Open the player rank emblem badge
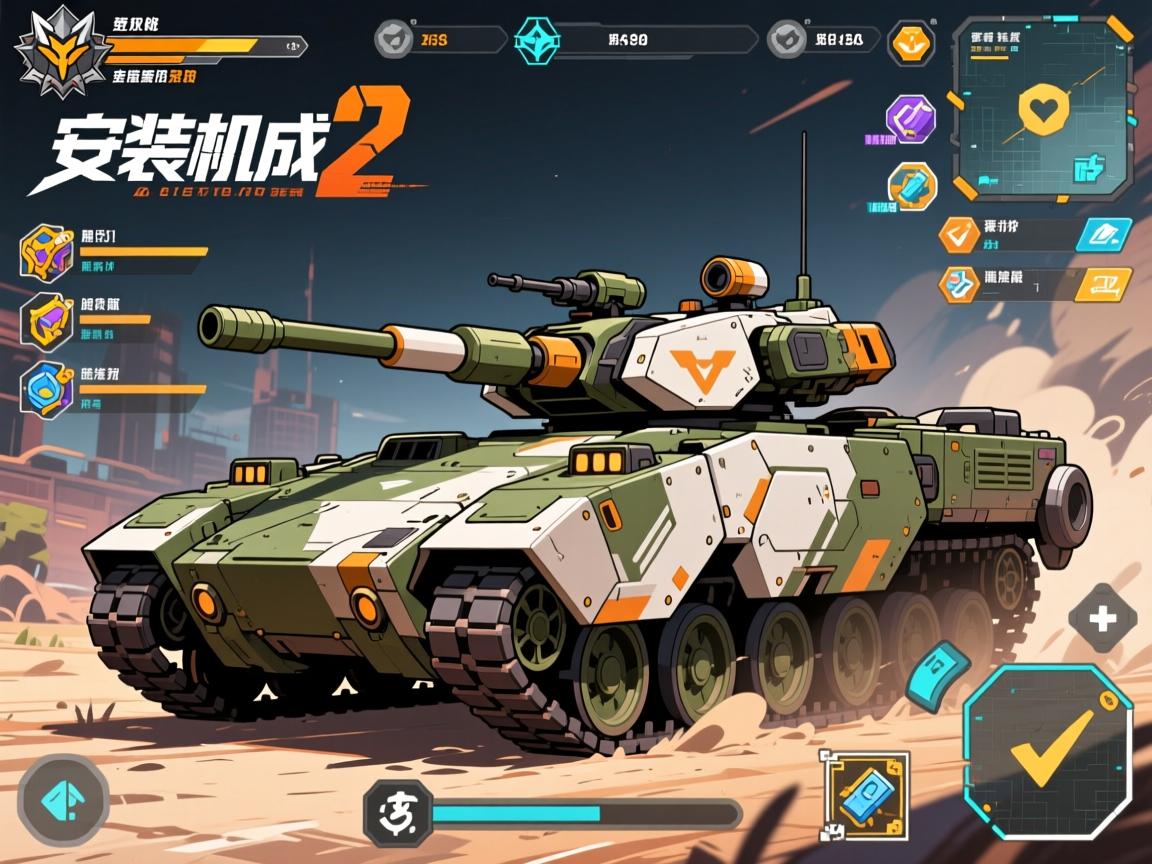This screenshot has height=864, width=1152. [x=63, y=52]
